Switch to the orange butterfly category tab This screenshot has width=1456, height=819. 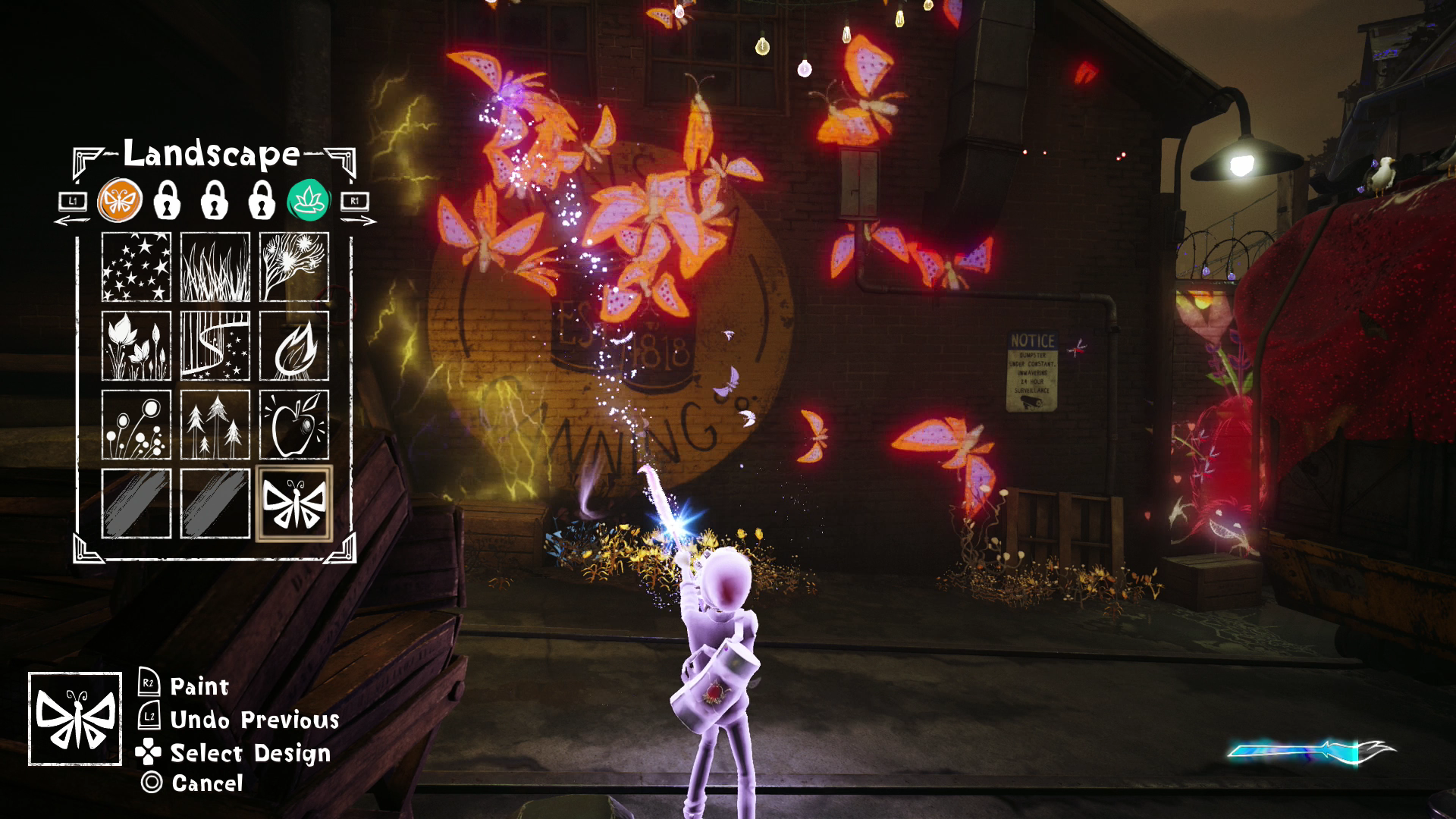point(120,202)
